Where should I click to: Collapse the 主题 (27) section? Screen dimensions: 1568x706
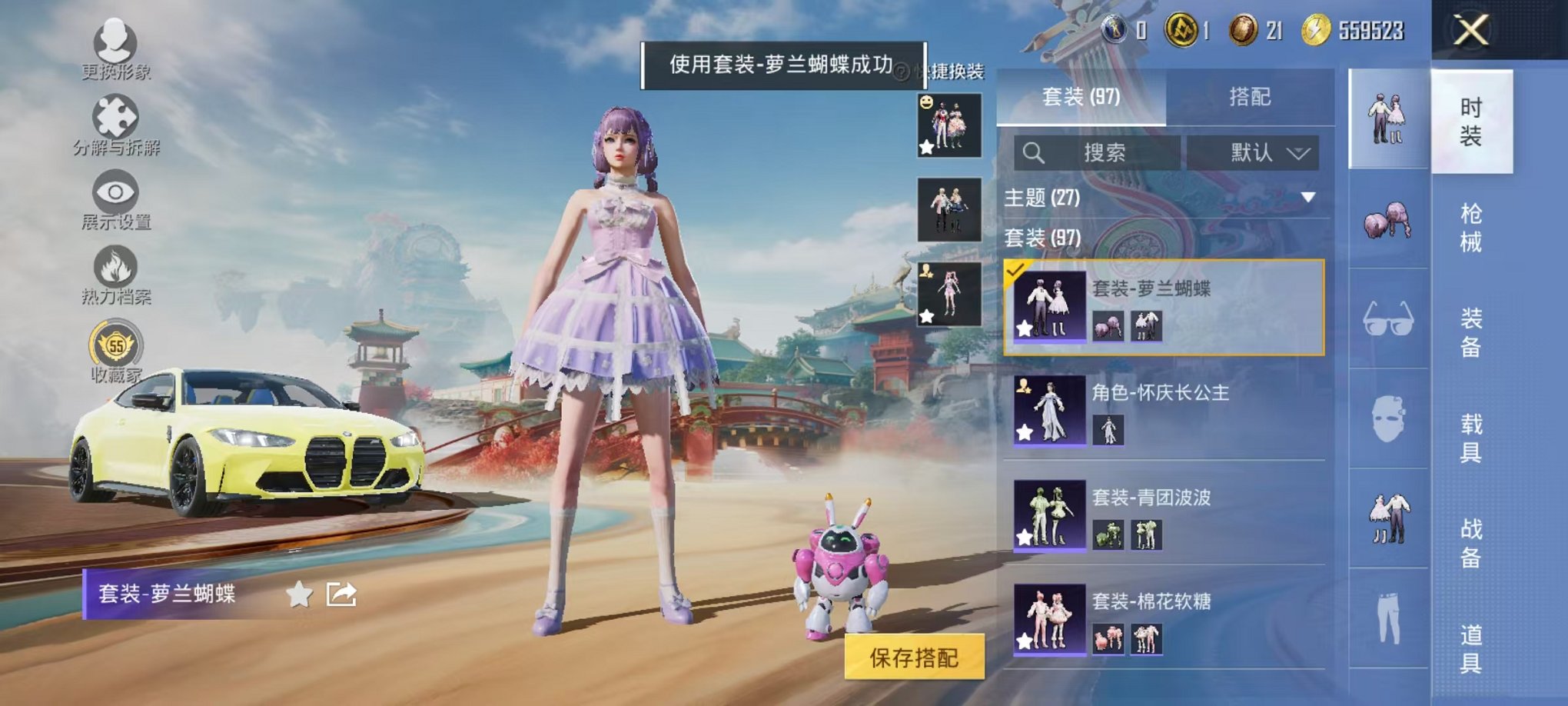[1307, 195]
